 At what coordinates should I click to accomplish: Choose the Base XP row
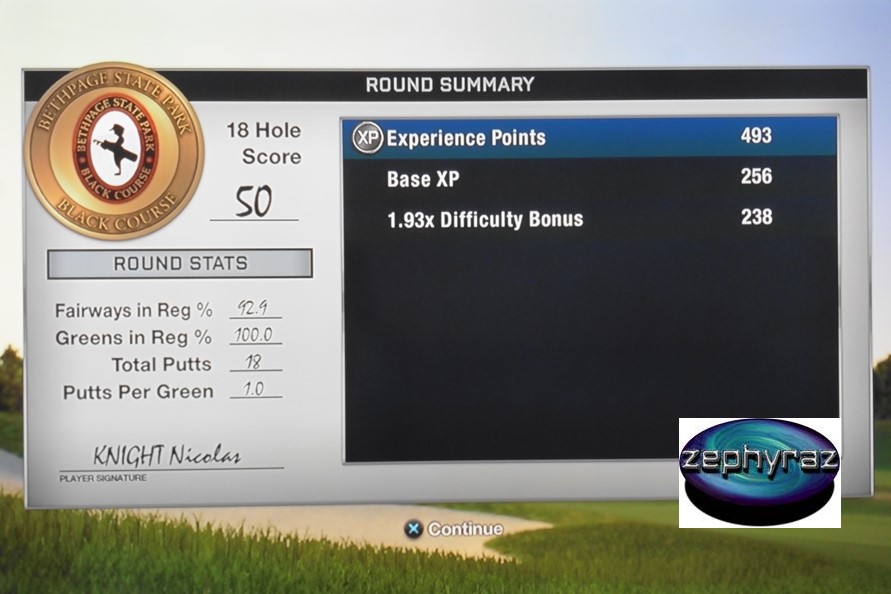[590, 178]
